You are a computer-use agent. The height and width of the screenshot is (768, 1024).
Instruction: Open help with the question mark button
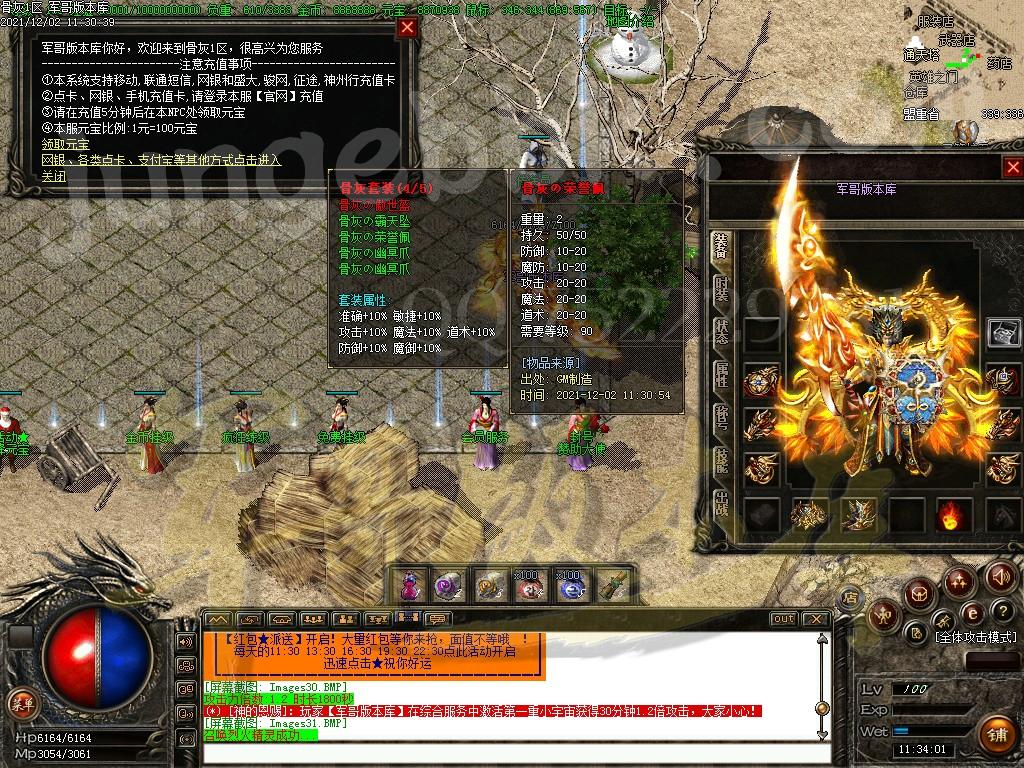1001,613
